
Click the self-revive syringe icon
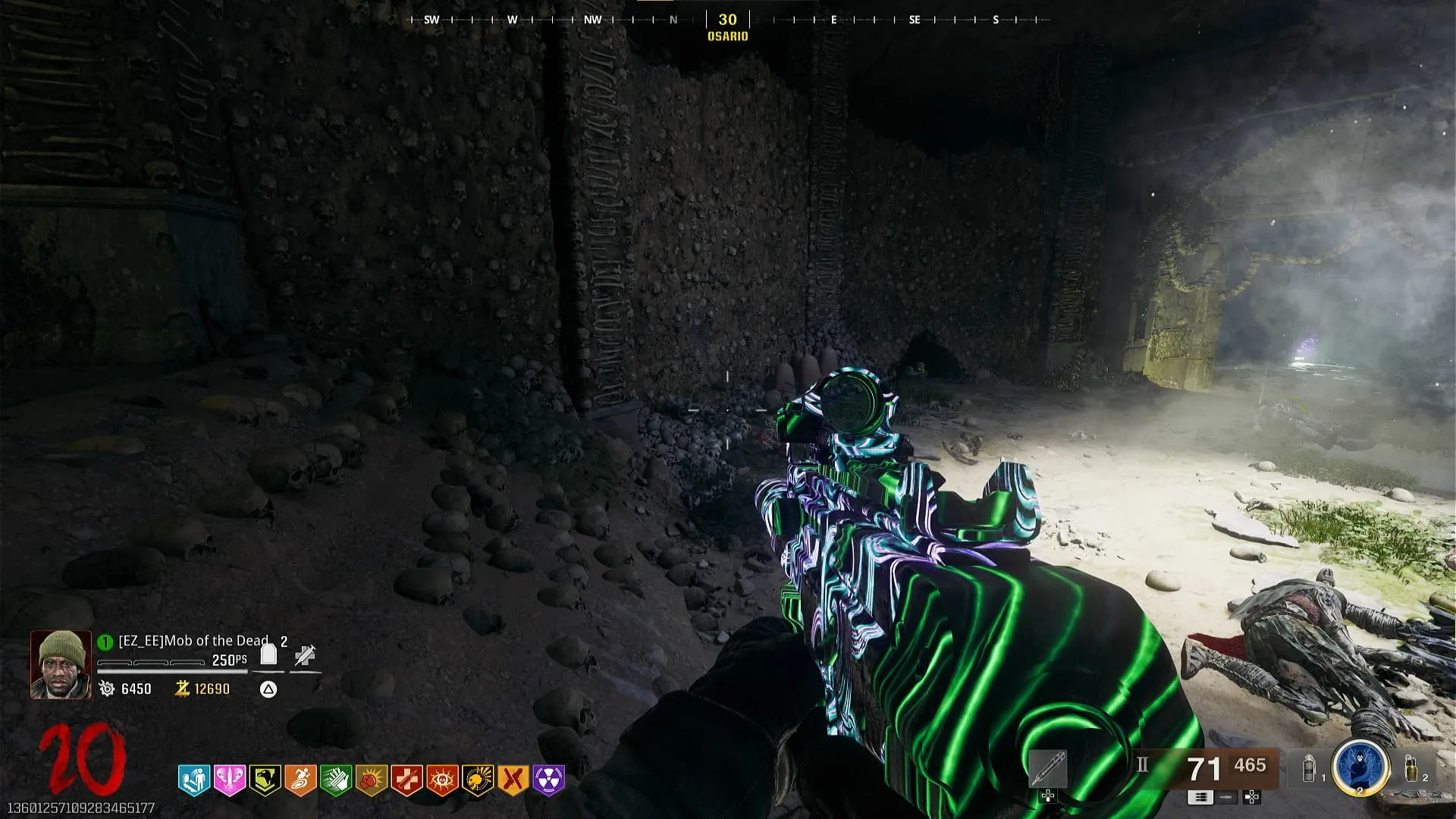click(305, 655)
